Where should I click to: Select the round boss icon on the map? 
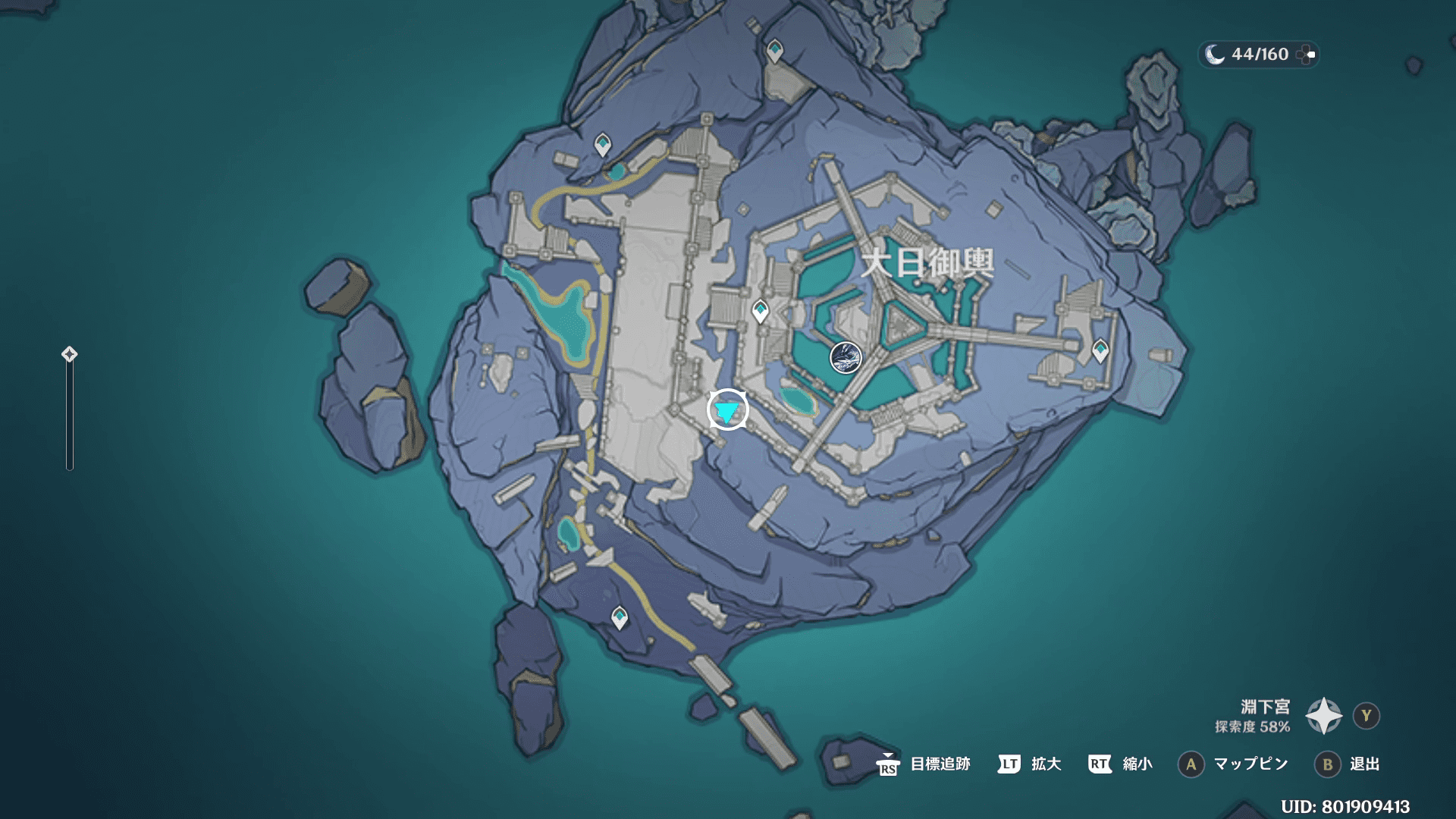click(846, 357)
